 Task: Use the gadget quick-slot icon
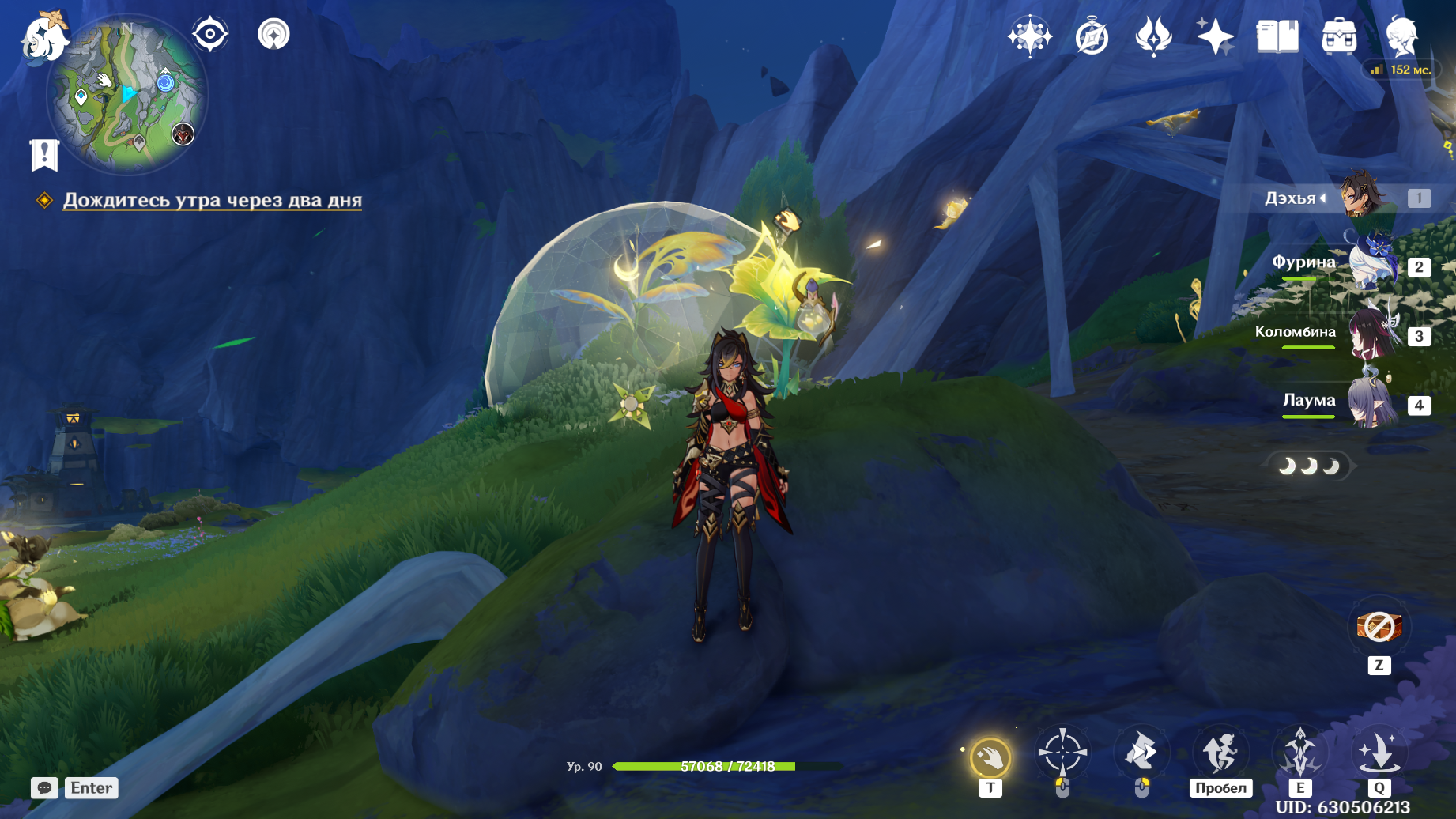1379,627
